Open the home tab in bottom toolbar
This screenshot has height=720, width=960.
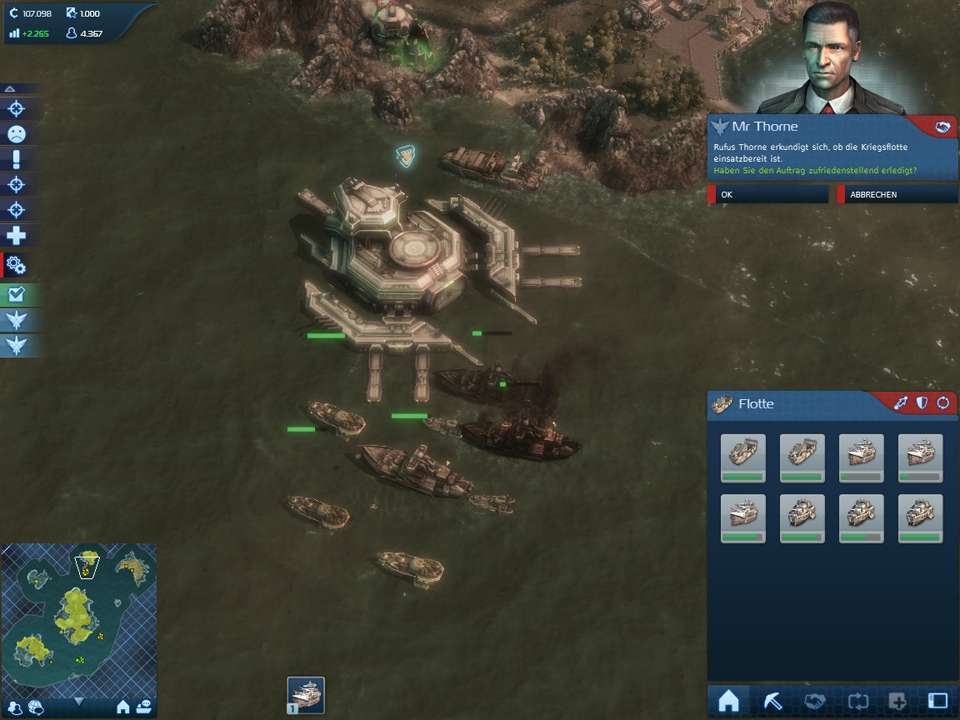[729, 701]
